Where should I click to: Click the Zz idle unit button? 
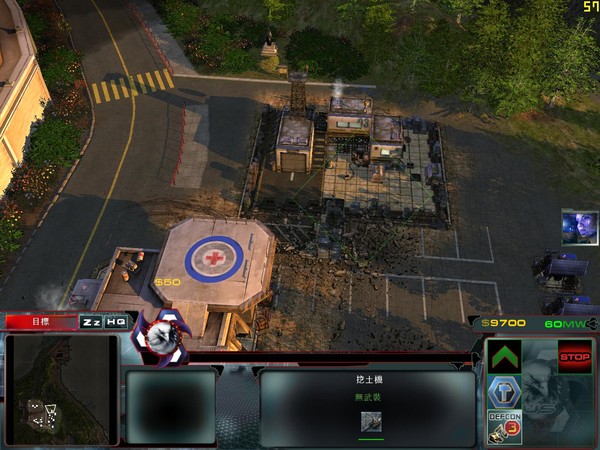point(91,322)
